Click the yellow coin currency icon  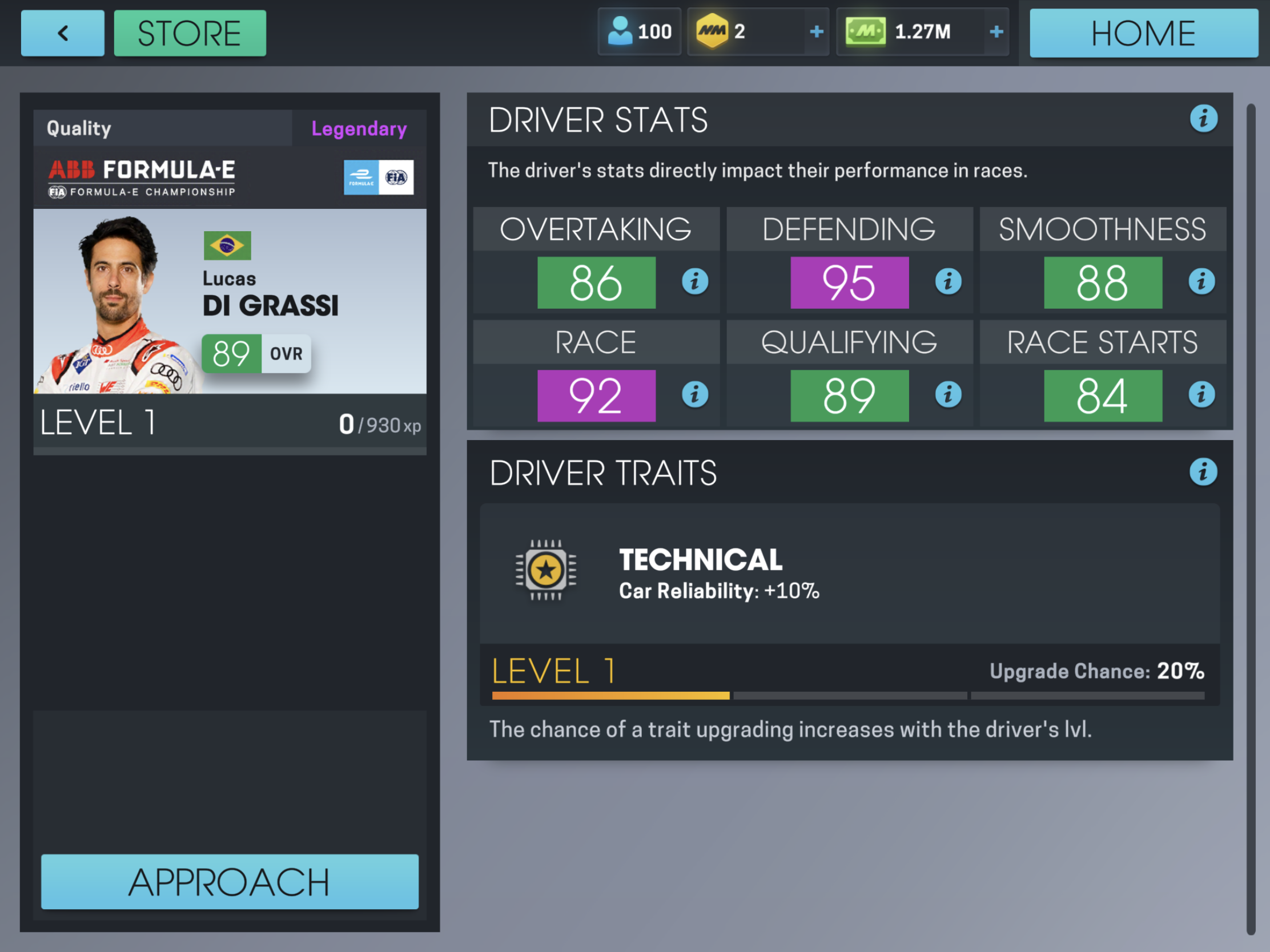714,30
